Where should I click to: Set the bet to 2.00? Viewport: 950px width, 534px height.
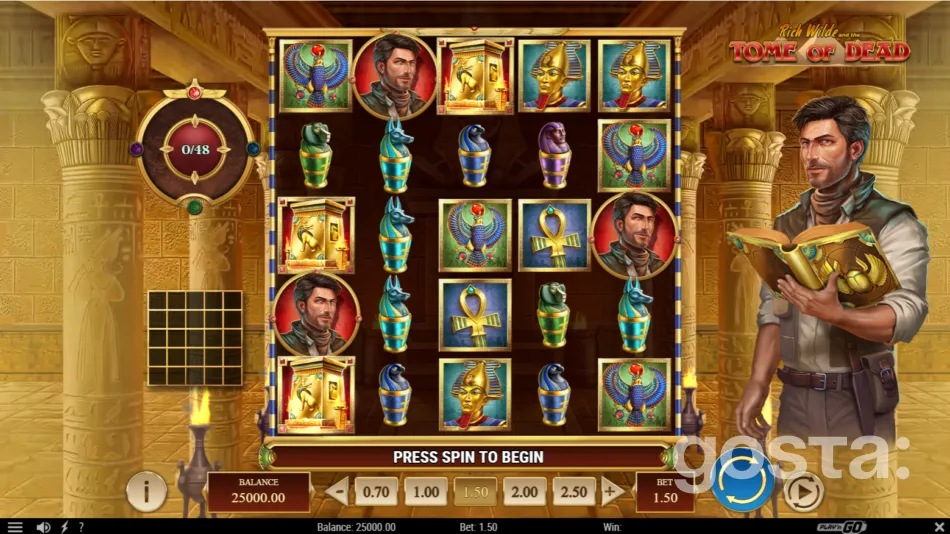coord(524,492)
